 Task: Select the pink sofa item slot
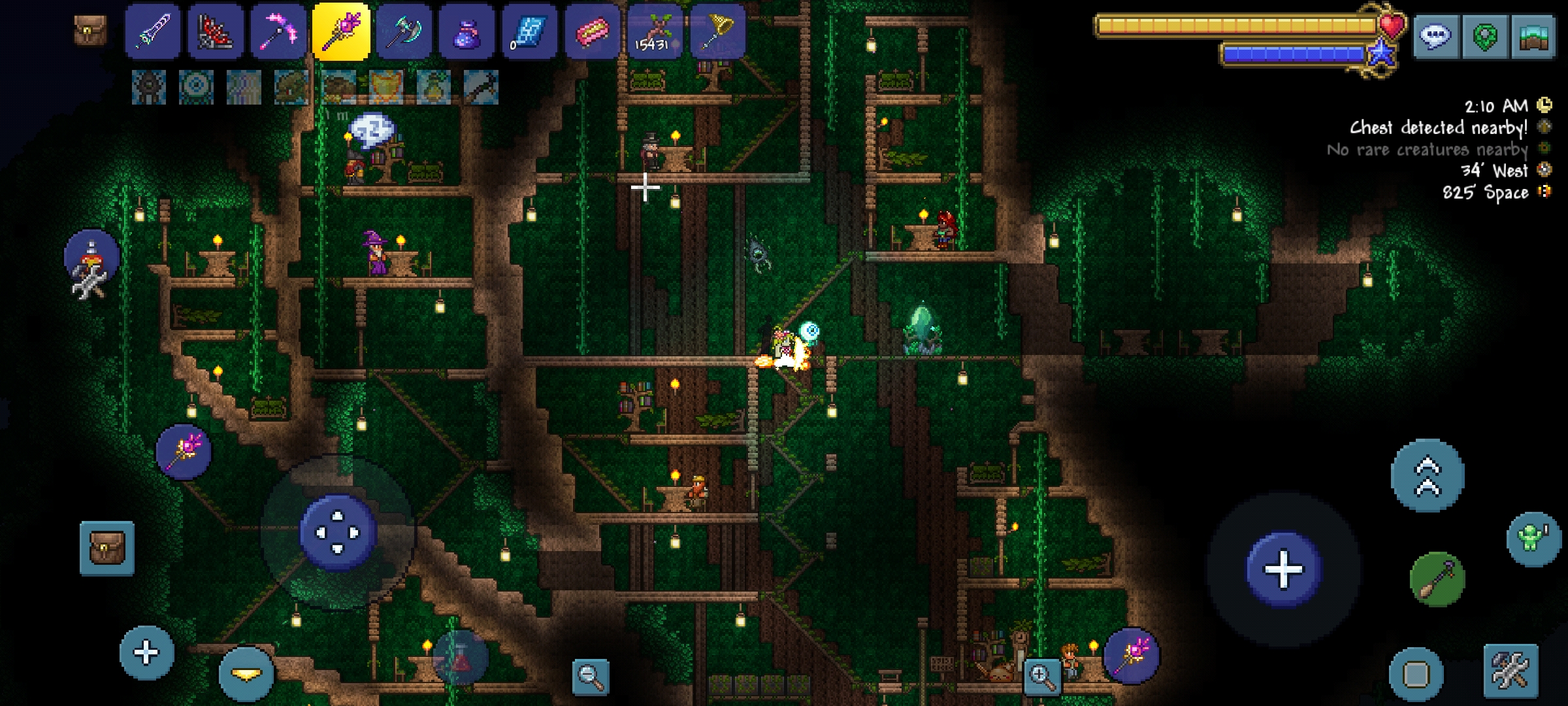tap(592, 33)
